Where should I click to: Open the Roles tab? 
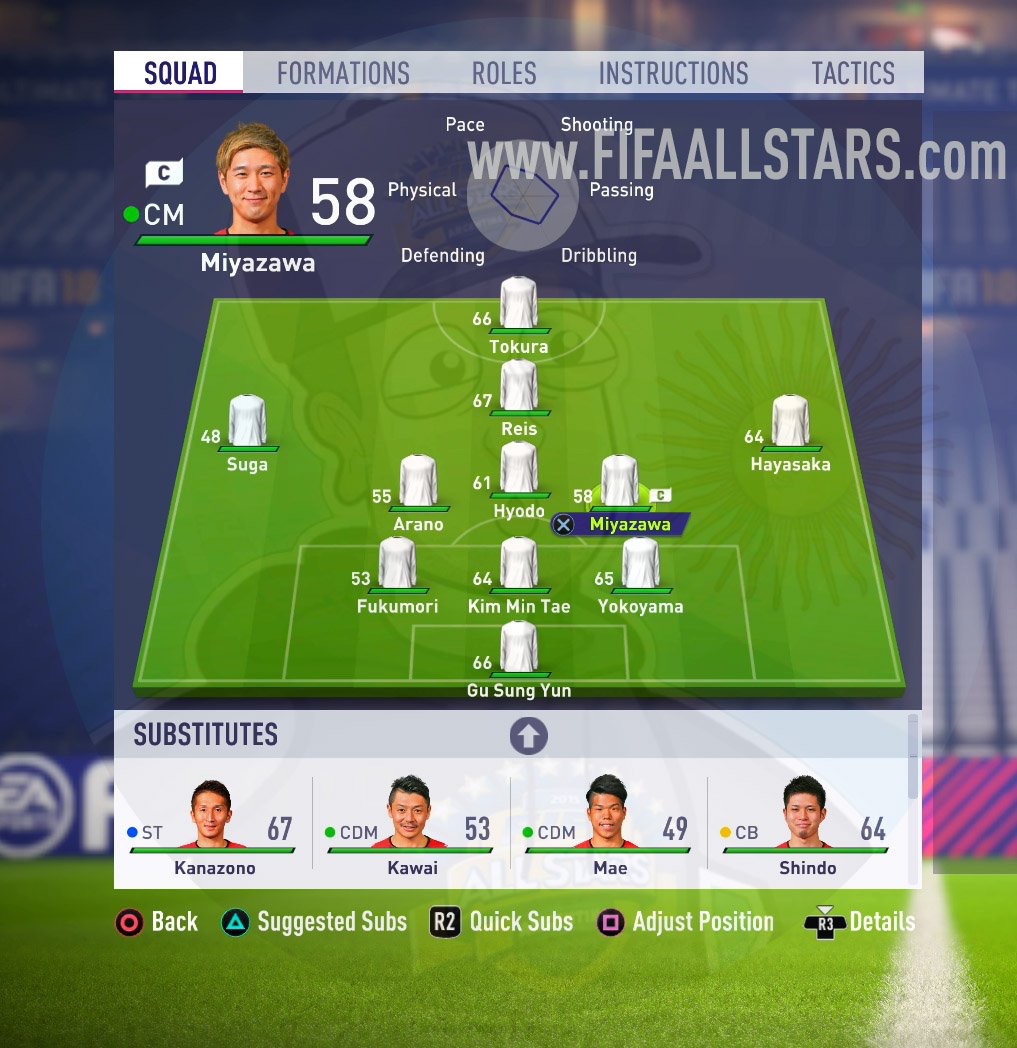[504, 73]
